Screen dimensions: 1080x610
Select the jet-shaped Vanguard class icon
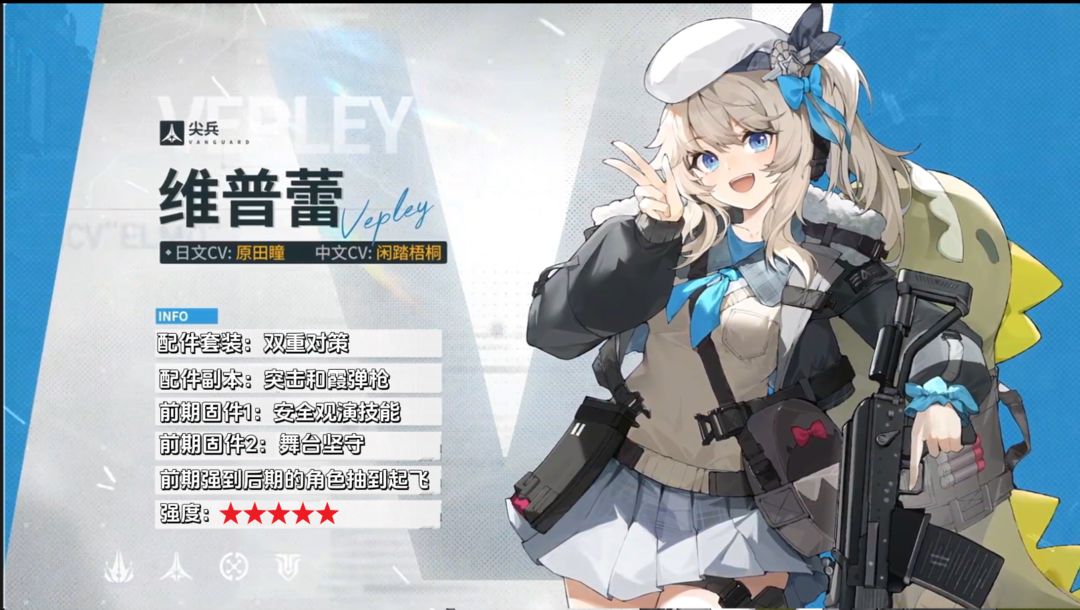tap(176, 567)
